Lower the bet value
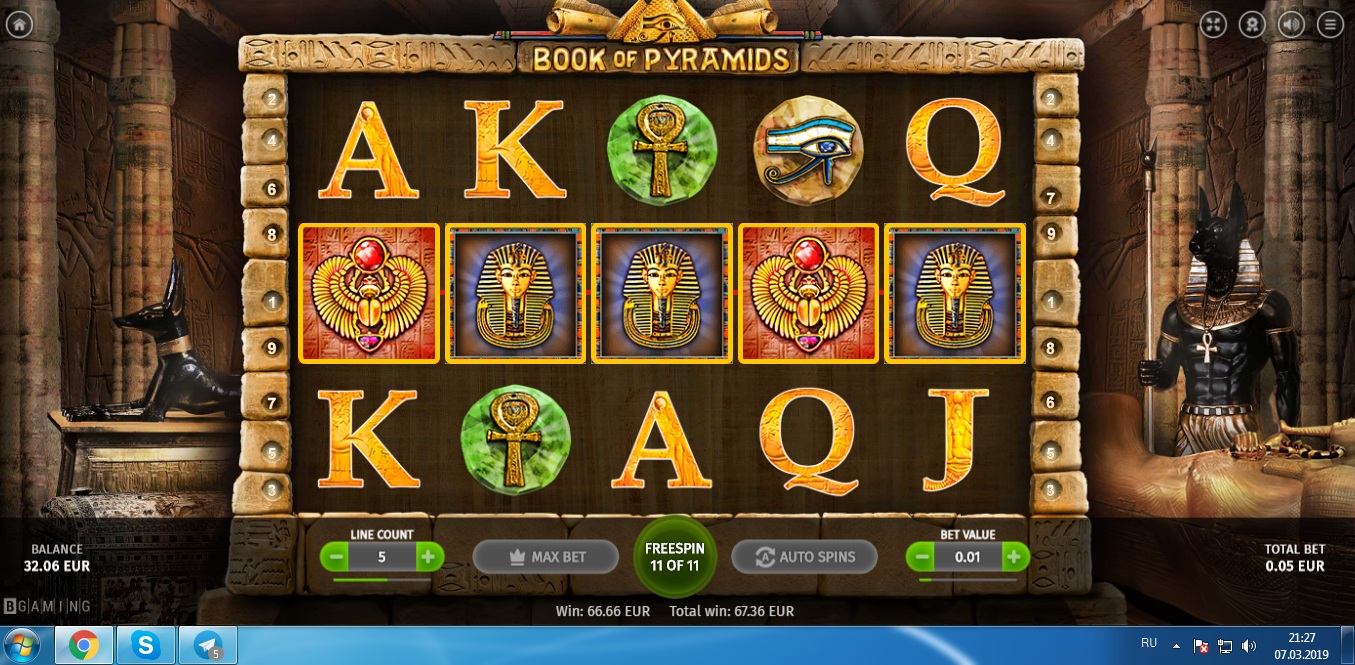This screenshot has height=665, width=1355. click(x=922, y=557)
